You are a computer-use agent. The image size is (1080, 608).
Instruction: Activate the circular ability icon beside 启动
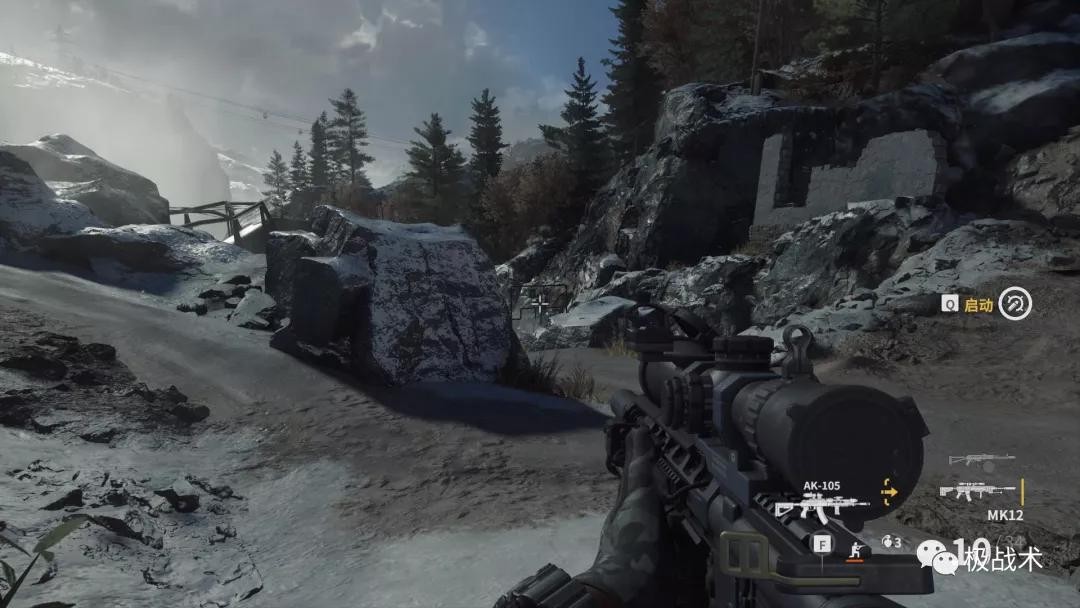[1015, 304]
